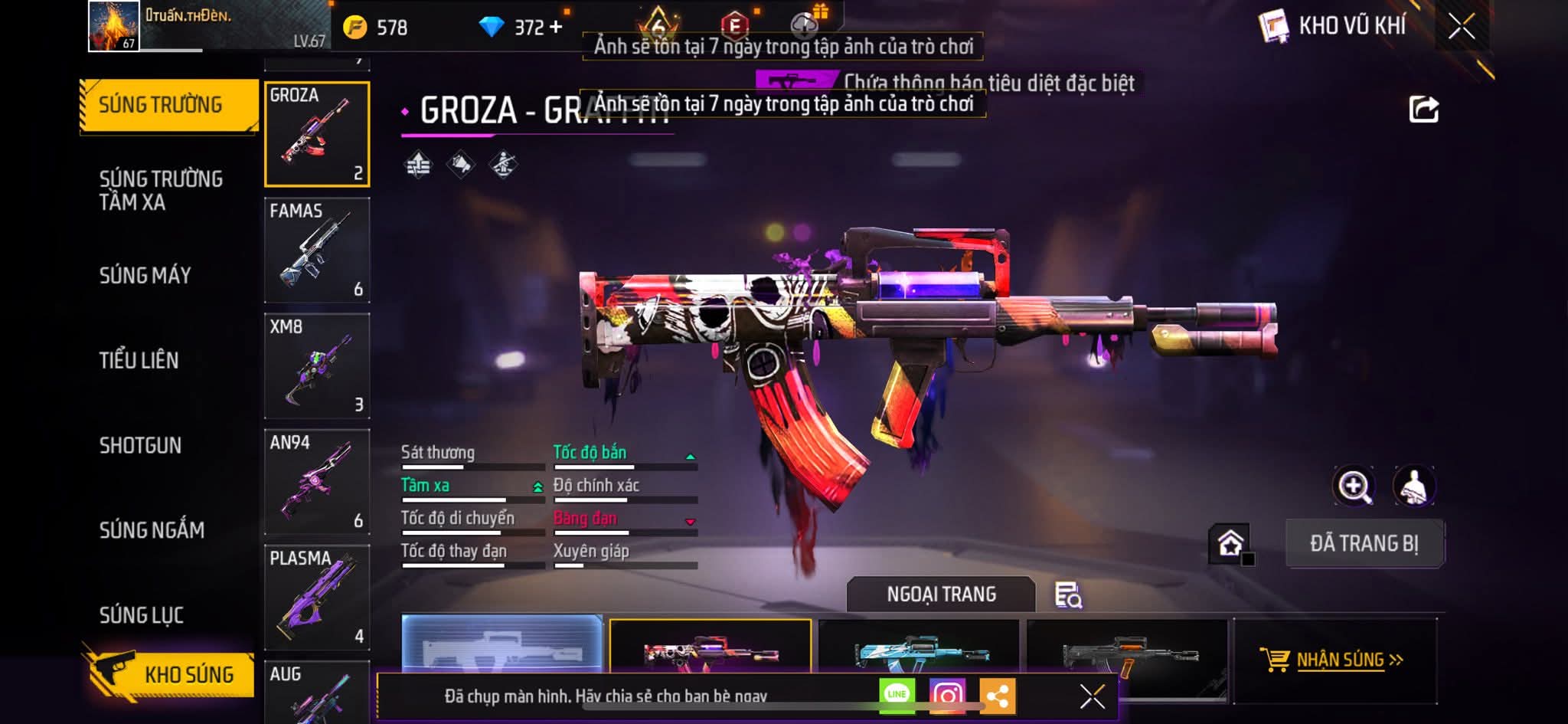Add diamonds with the plus button
This screenshot has width=1568, height=724.
tap(556, 28)
